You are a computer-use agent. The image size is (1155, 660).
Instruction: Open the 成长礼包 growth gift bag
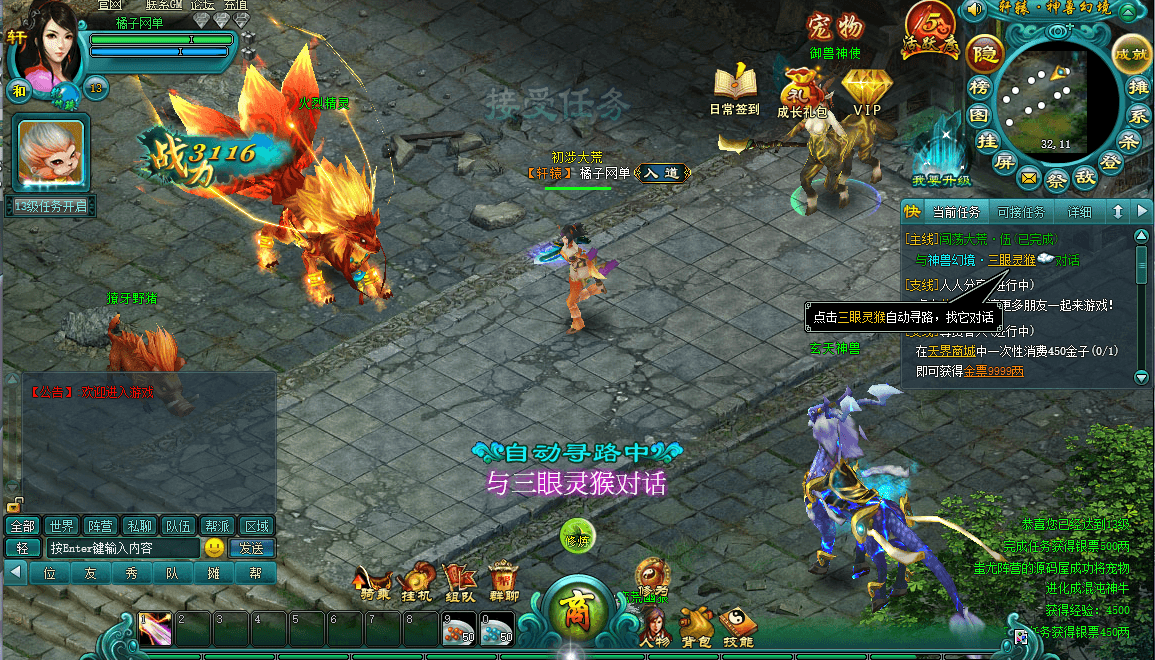pyautogui.click(x=801, y=88)
